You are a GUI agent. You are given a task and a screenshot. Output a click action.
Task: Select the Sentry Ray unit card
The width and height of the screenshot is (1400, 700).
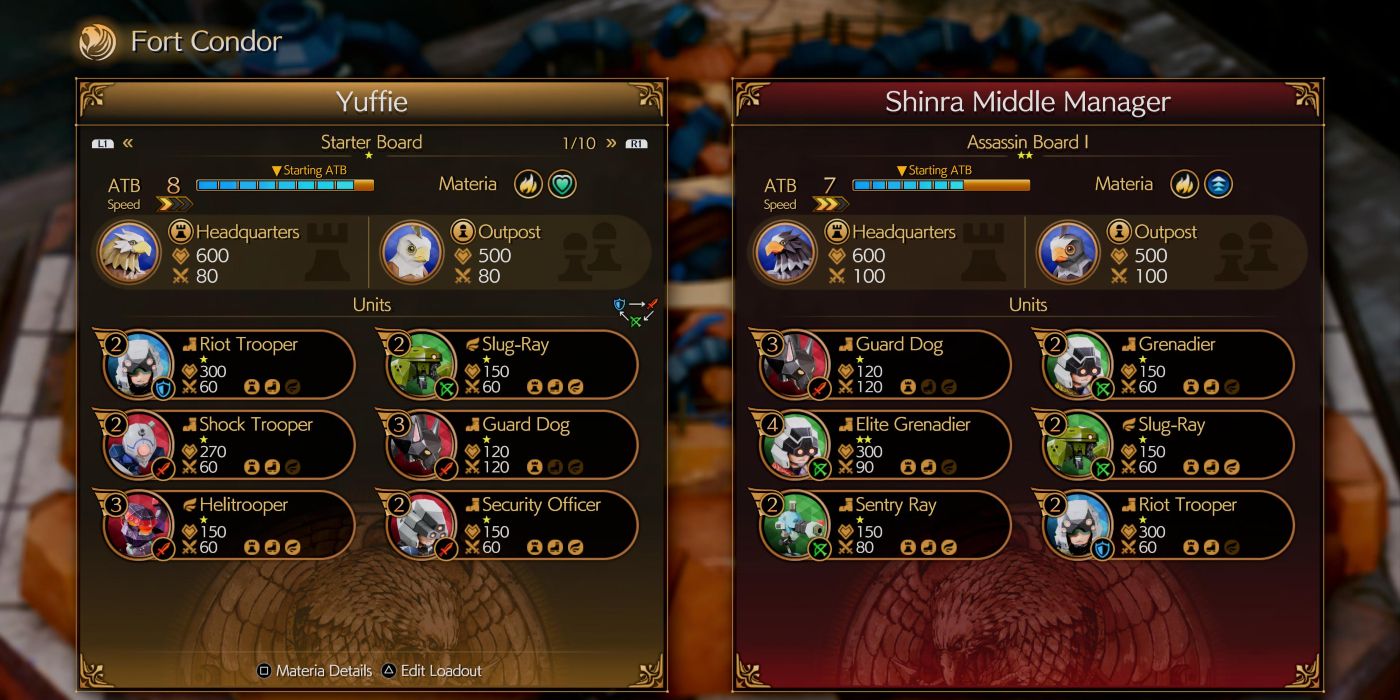point(884,525)
